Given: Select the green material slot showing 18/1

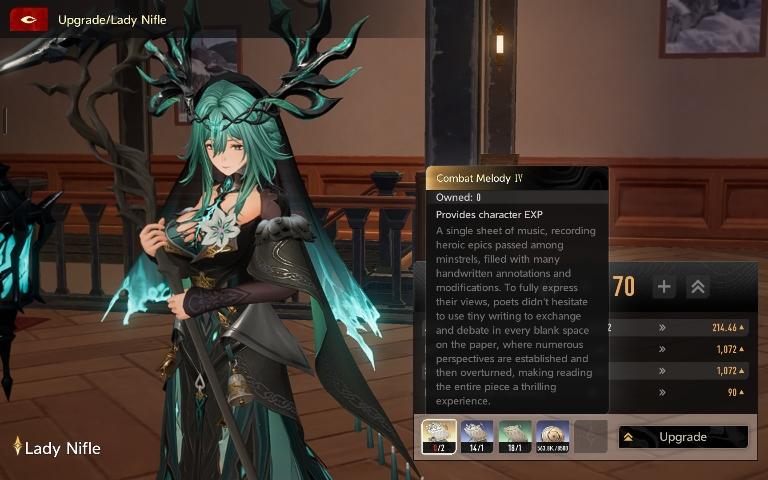Looking at the screenshot, I should tap(515, 437).
